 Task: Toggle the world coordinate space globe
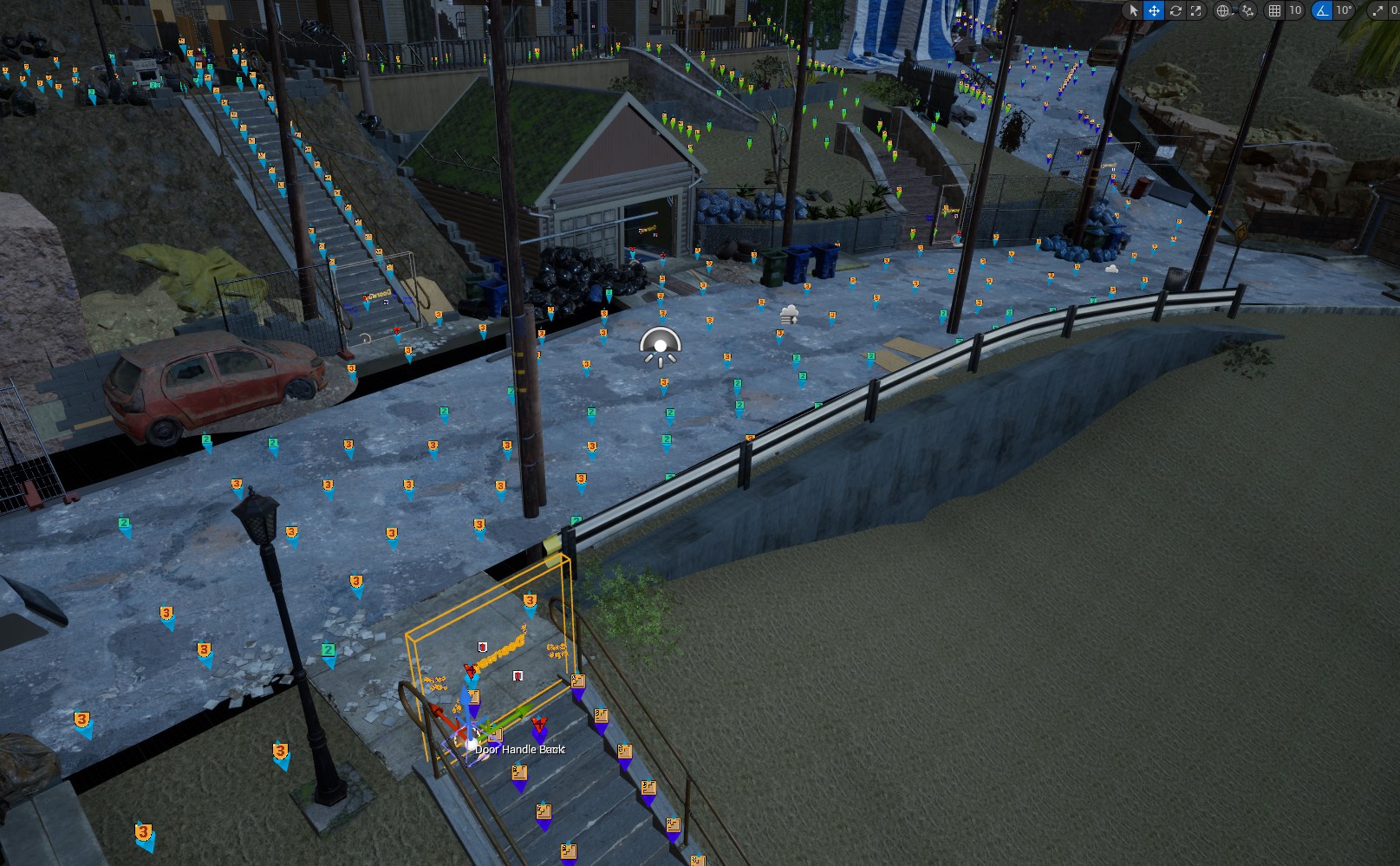pos(1223,10)
